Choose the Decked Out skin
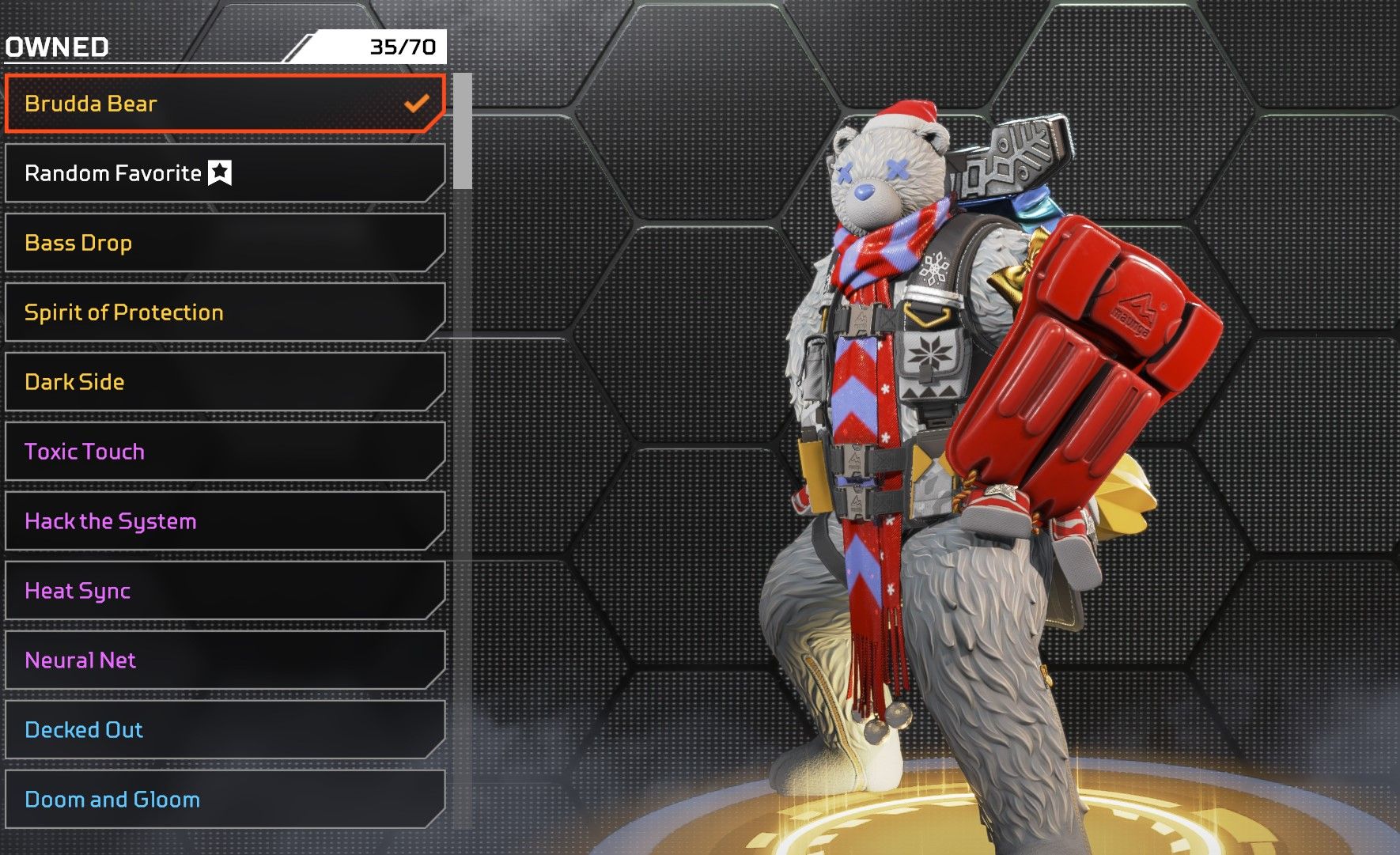Viewport: 1400px width, 855px height. coord(225,730)
